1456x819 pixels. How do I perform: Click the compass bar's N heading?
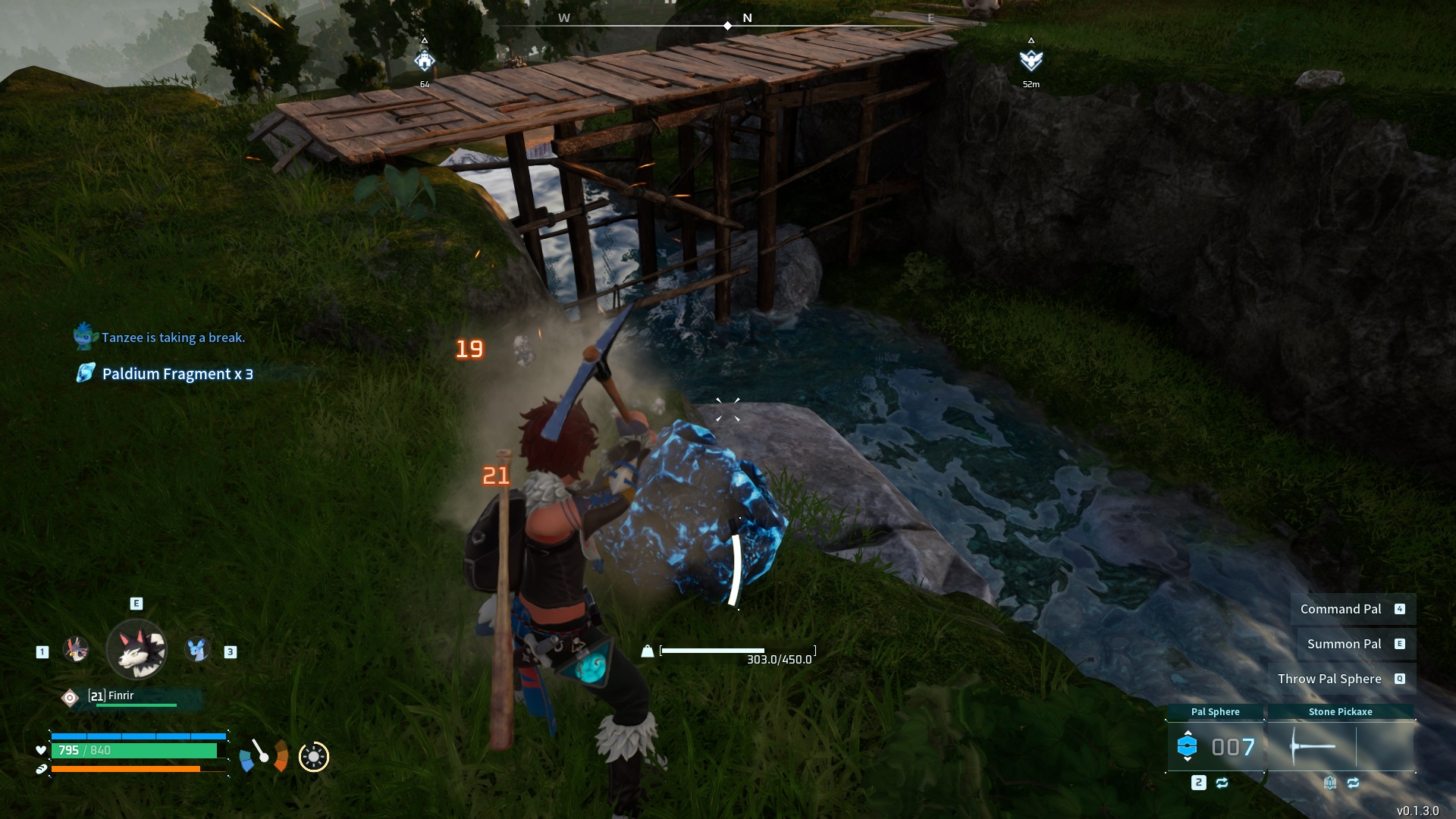(747, 18)
